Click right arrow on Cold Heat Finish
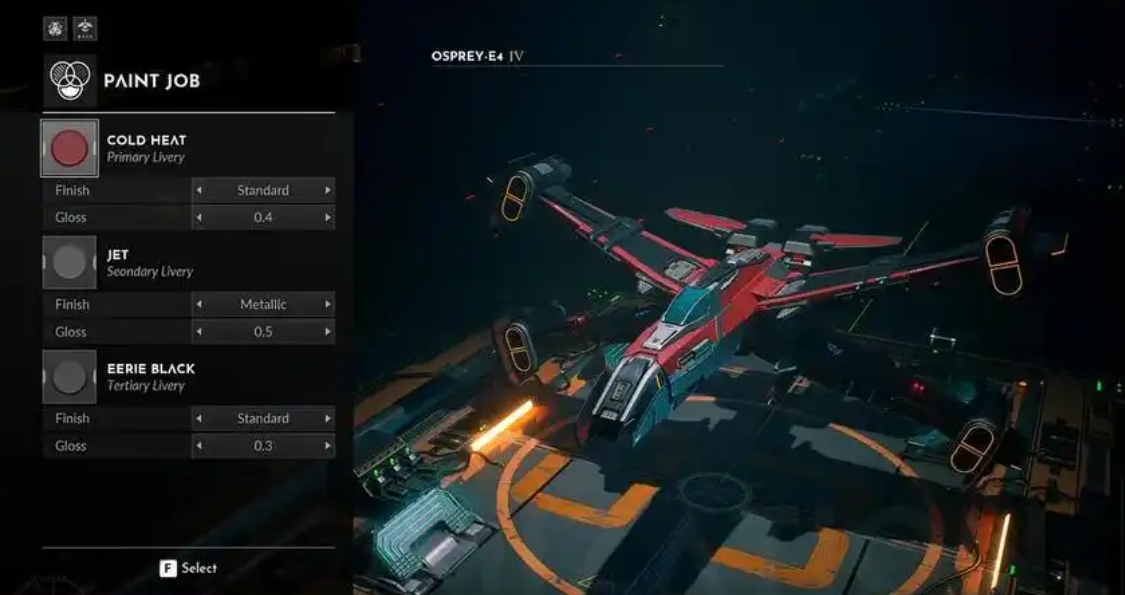 (x=327, y=190)
